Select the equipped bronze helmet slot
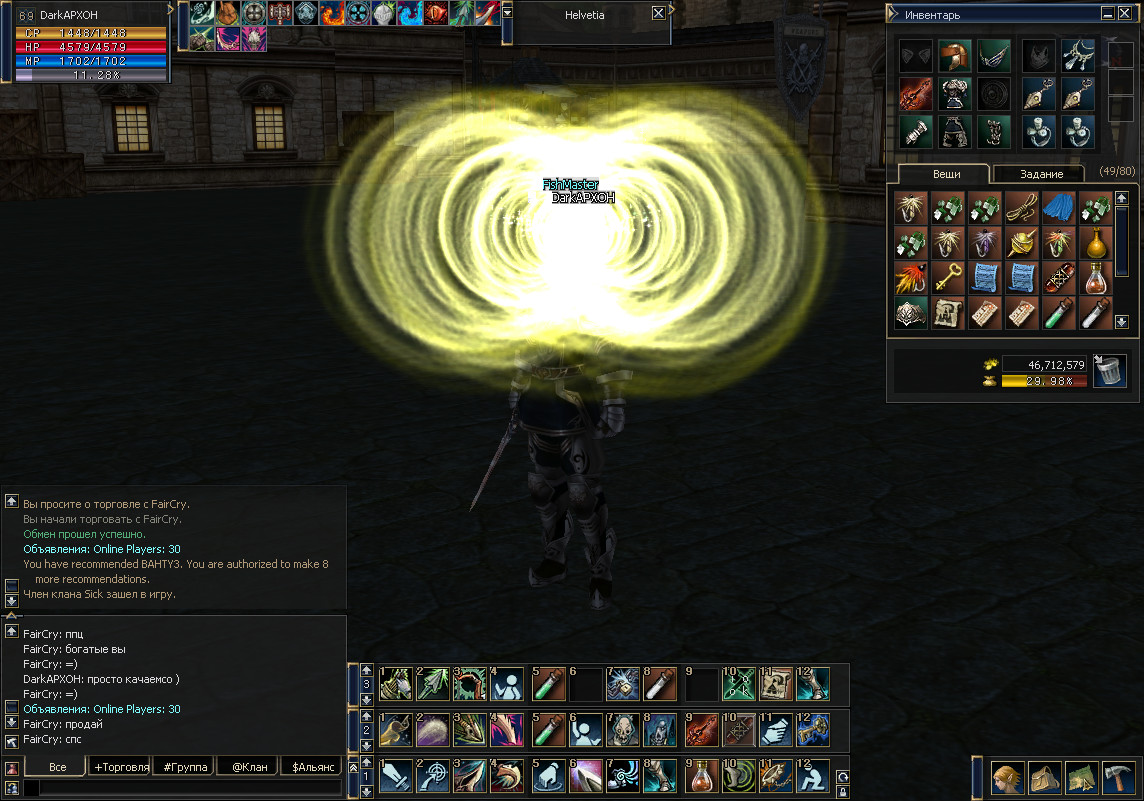The height and width of the screenshot is (801, 1144). [x=954, y=55]
